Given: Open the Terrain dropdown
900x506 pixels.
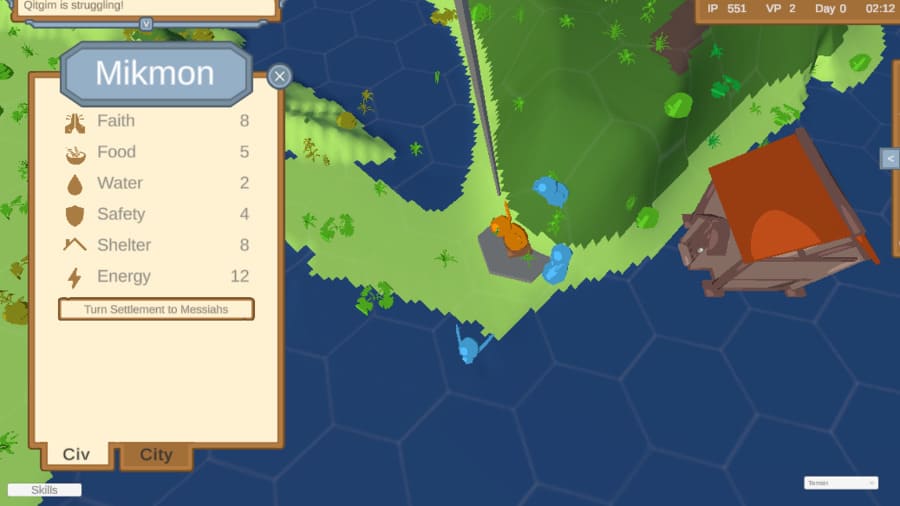Looking at the screenshot, I should (x=841, y=483).
